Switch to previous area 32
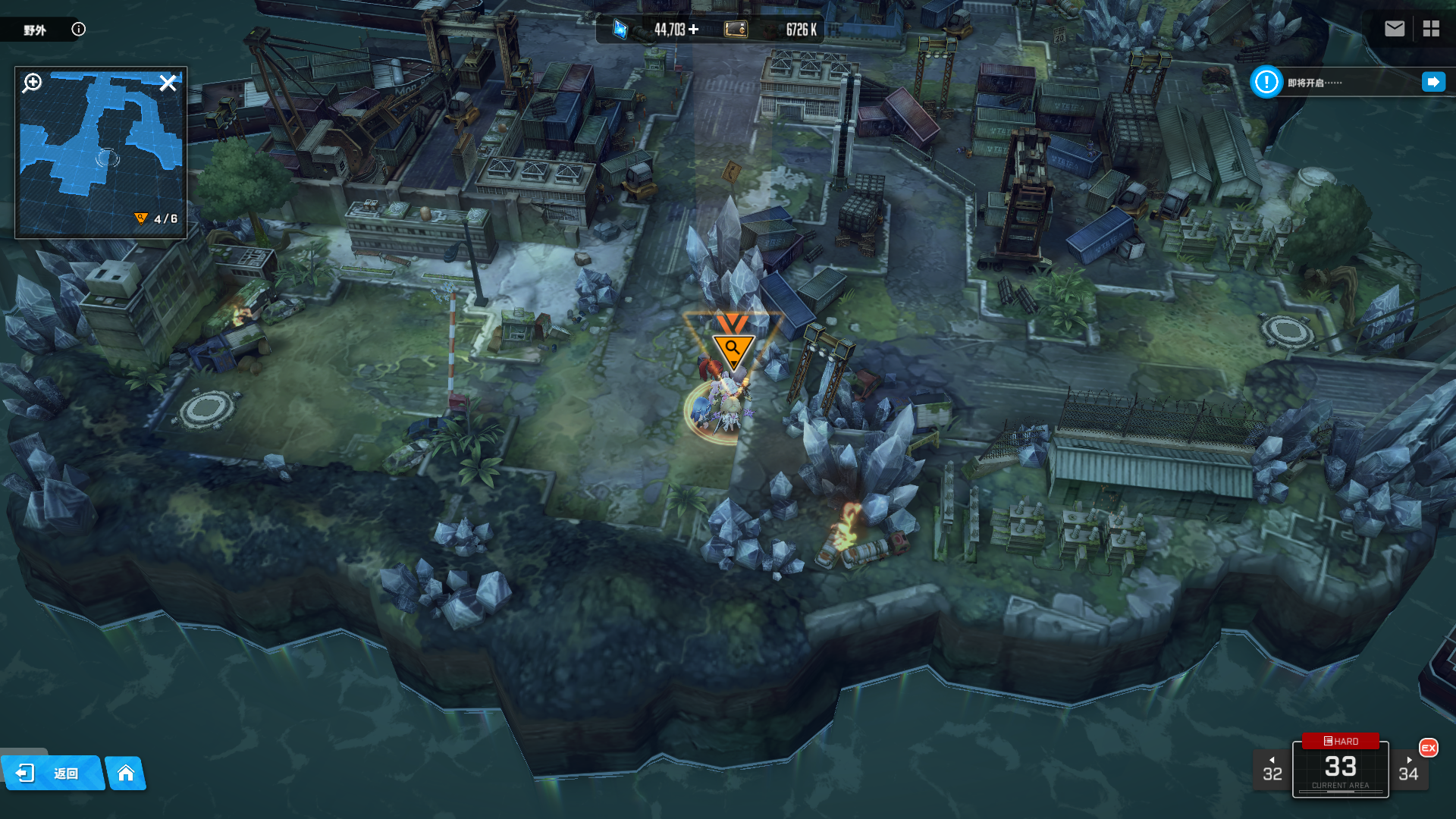 click(1272, 770)
